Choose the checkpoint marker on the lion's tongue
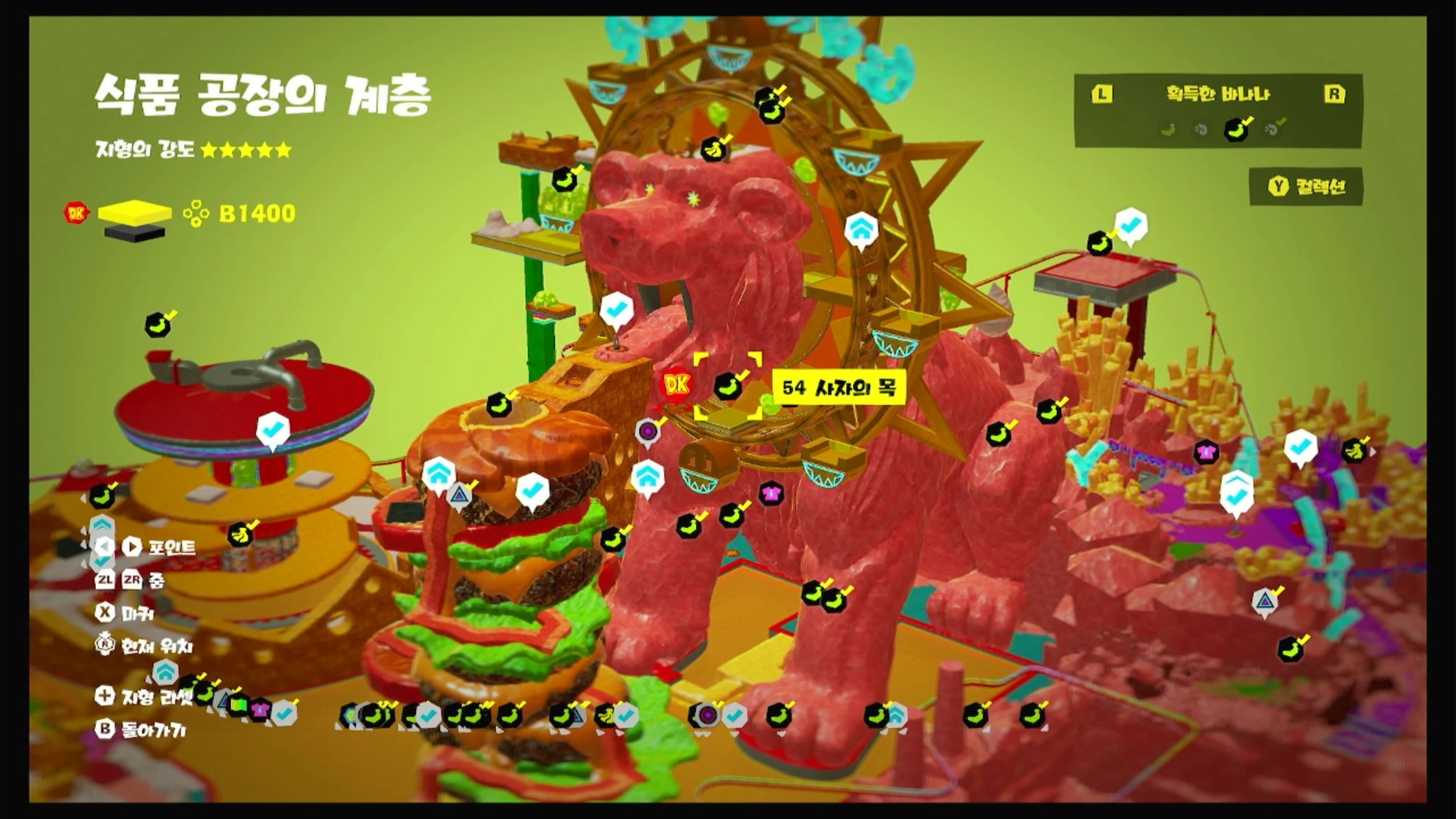The height and width of the screenshot is (819, 1456). (616, 311)
